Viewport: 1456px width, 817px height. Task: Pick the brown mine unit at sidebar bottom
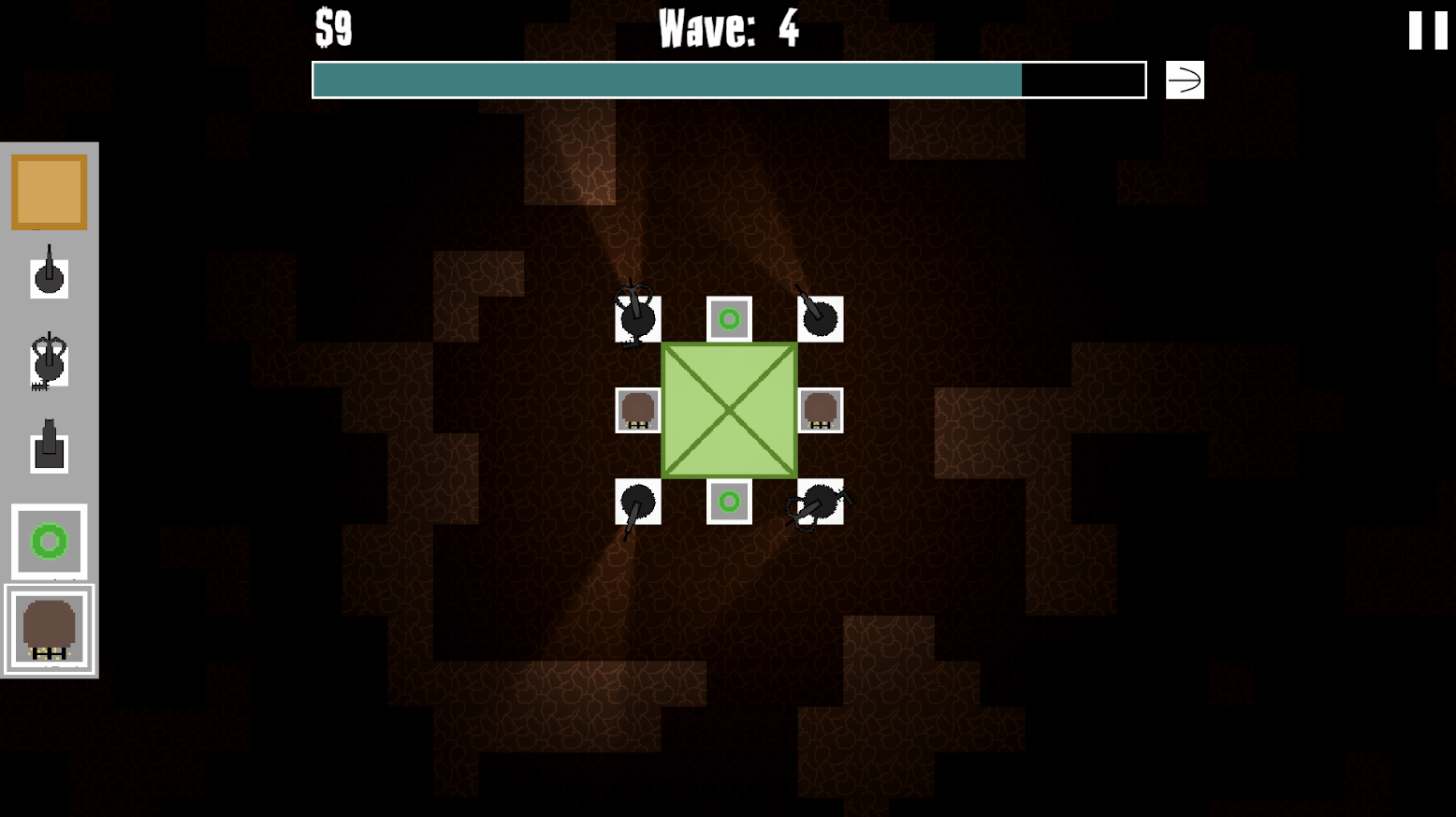coord(49,628)
